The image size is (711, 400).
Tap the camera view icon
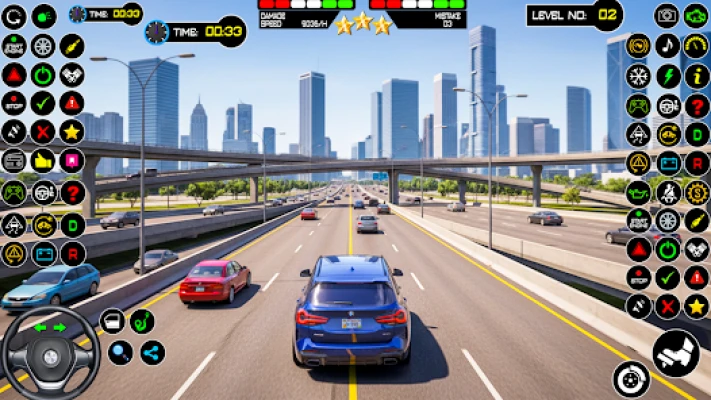tap(667, 15)
